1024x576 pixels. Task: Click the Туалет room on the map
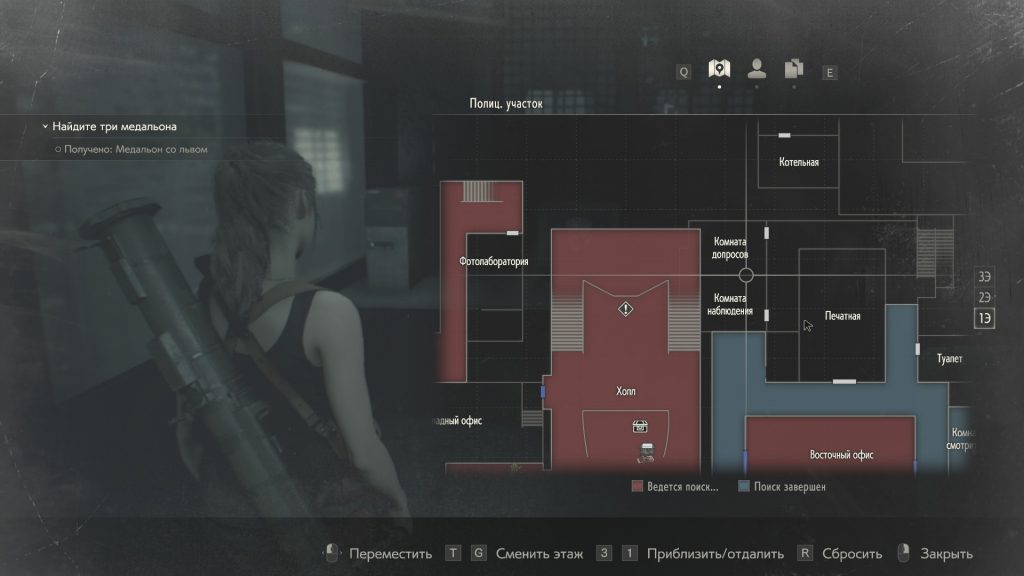948,359
